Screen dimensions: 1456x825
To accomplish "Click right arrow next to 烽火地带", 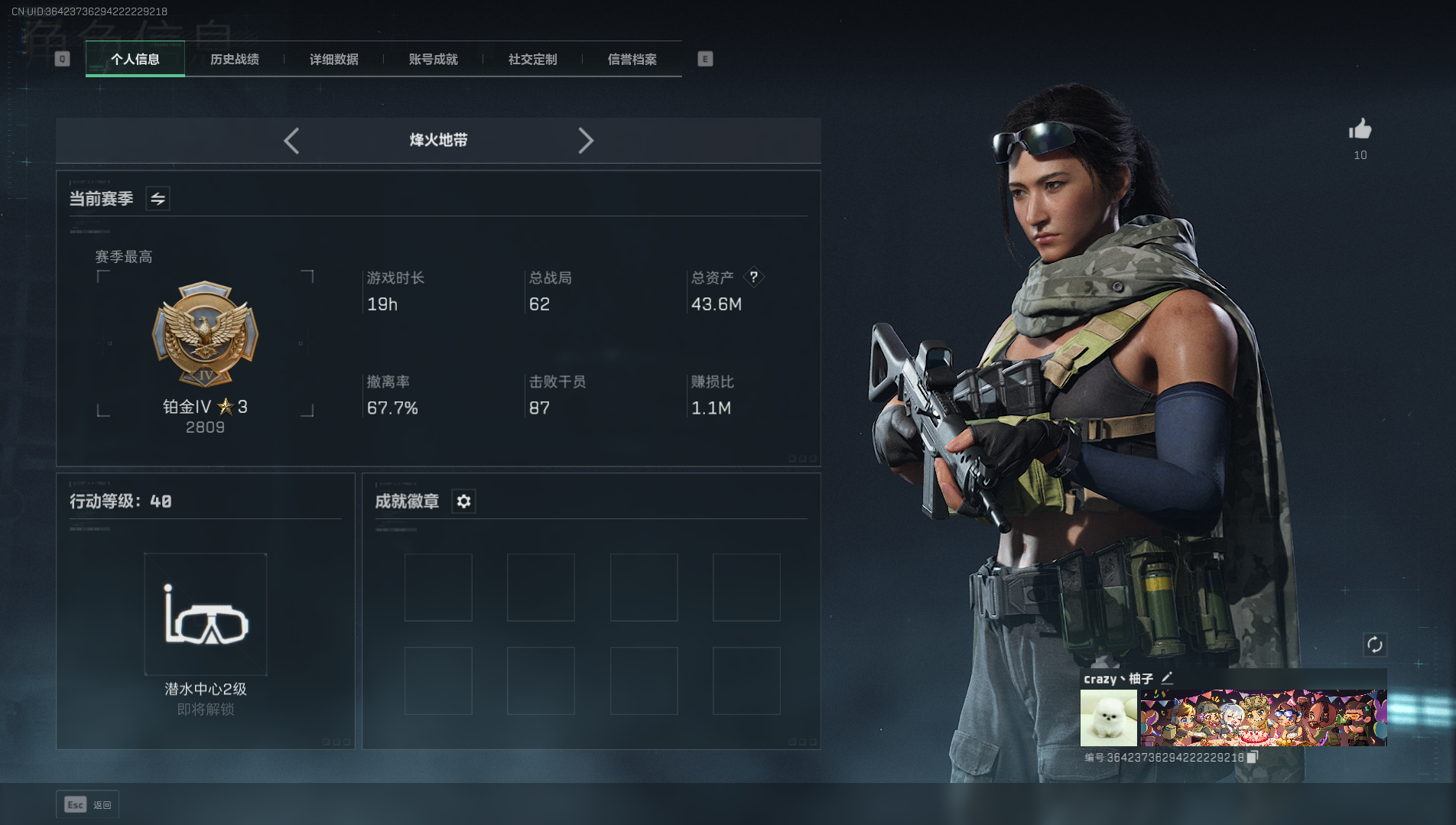I will [x=587, y=141].
